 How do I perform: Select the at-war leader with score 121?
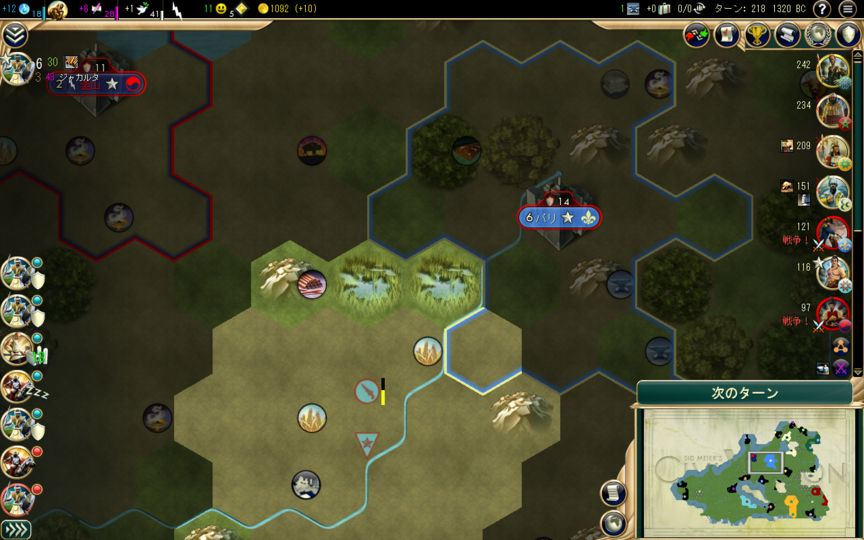pos(832,232)
